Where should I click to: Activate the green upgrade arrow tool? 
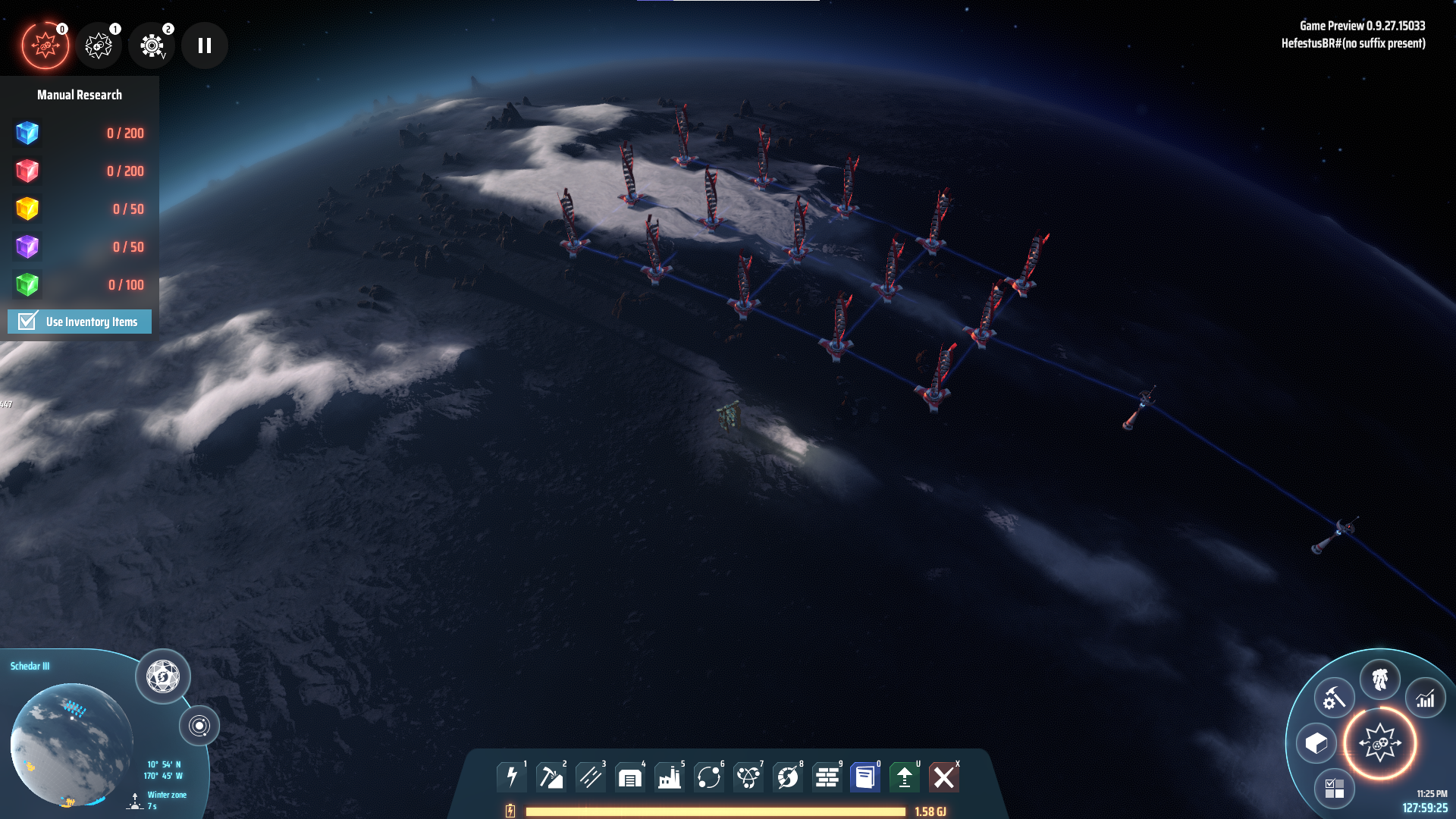point(905,777)
